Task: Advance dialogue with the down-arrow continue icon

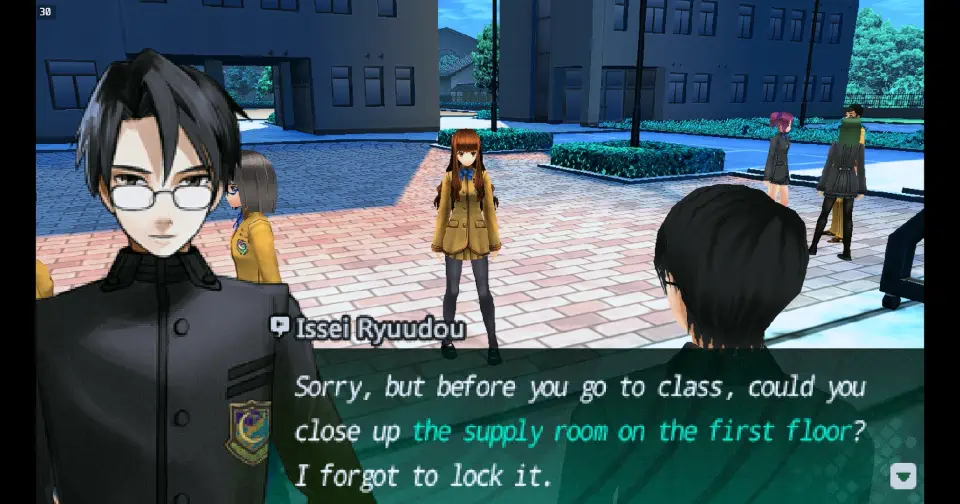Action: coord(902,476)
